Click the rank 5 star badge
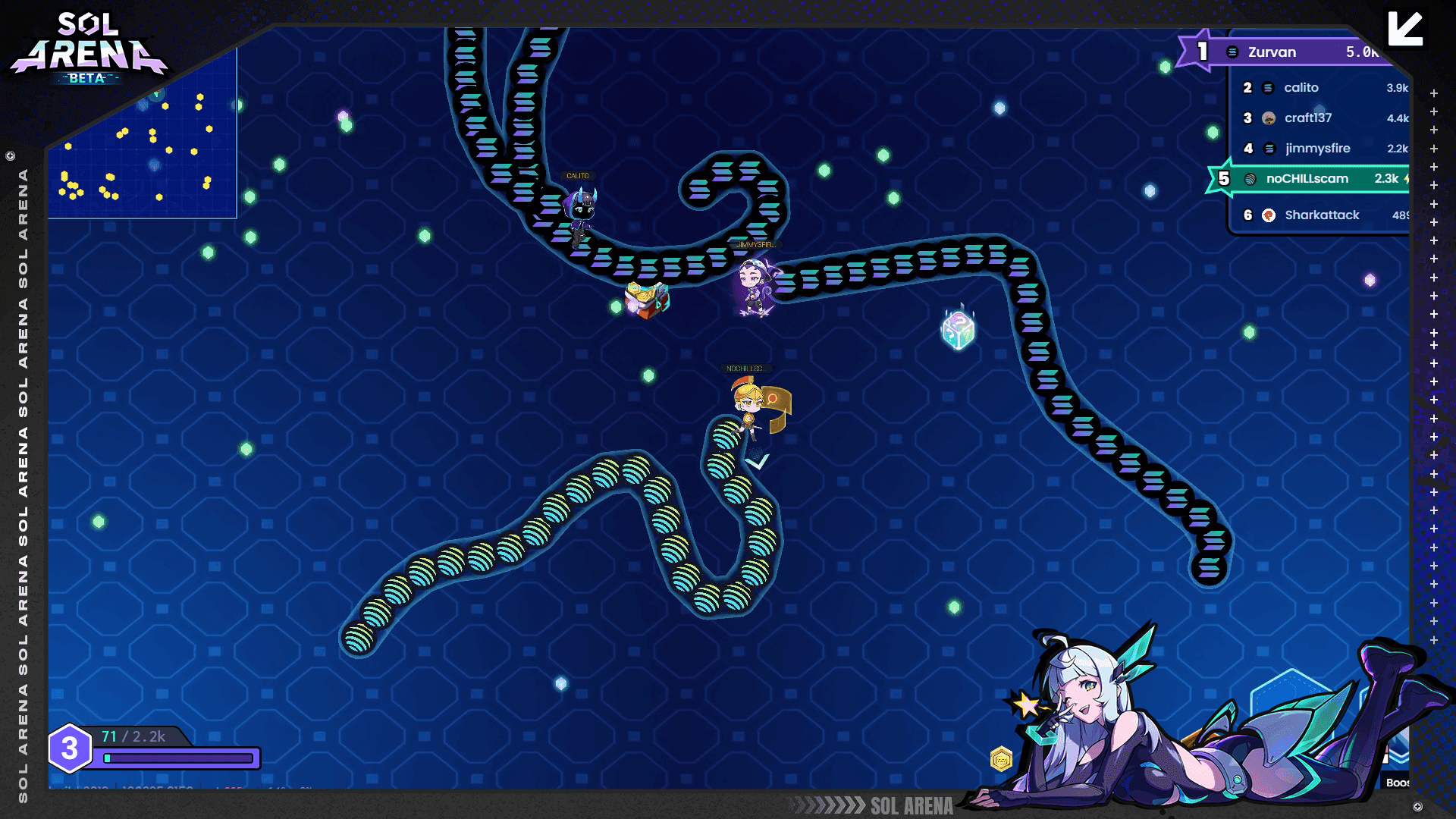The width and height of the screenshot is (1456, 819). tap(1225, 178)
